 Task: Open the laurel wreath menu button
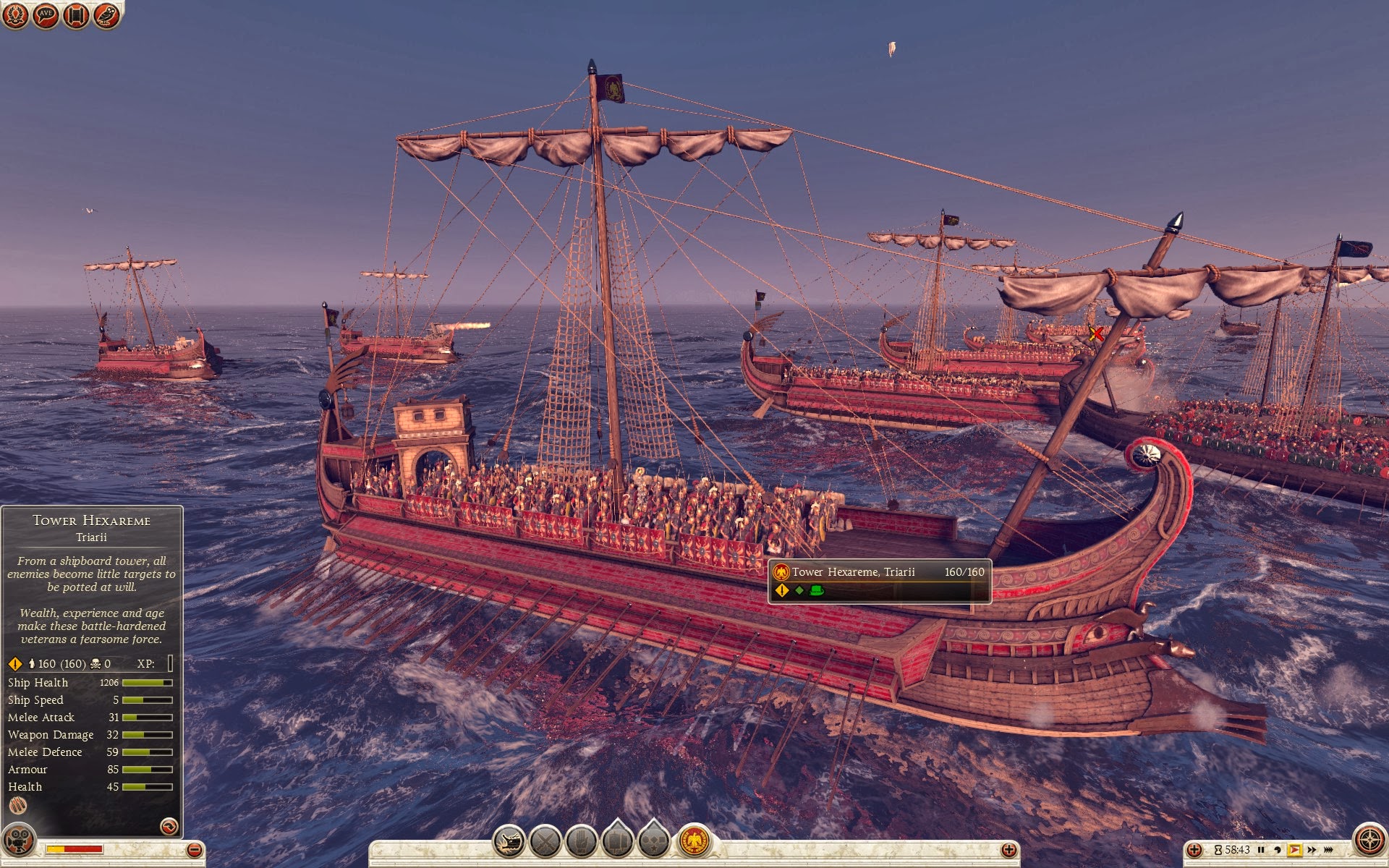[x=15, y=15]
